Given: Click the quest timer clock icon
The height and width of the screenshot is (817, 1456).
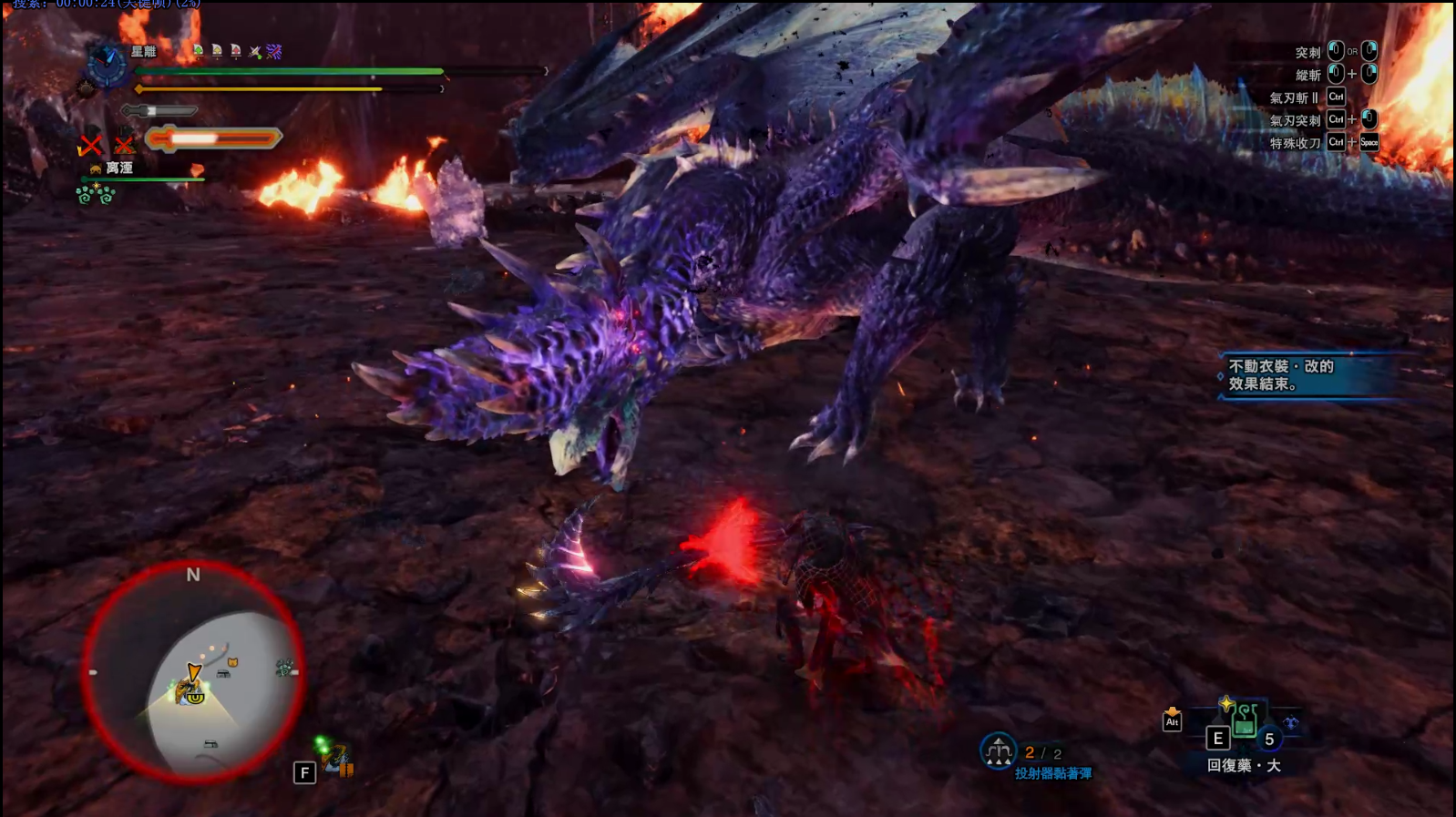Looking at the screenshot, I should click(107, 64).
